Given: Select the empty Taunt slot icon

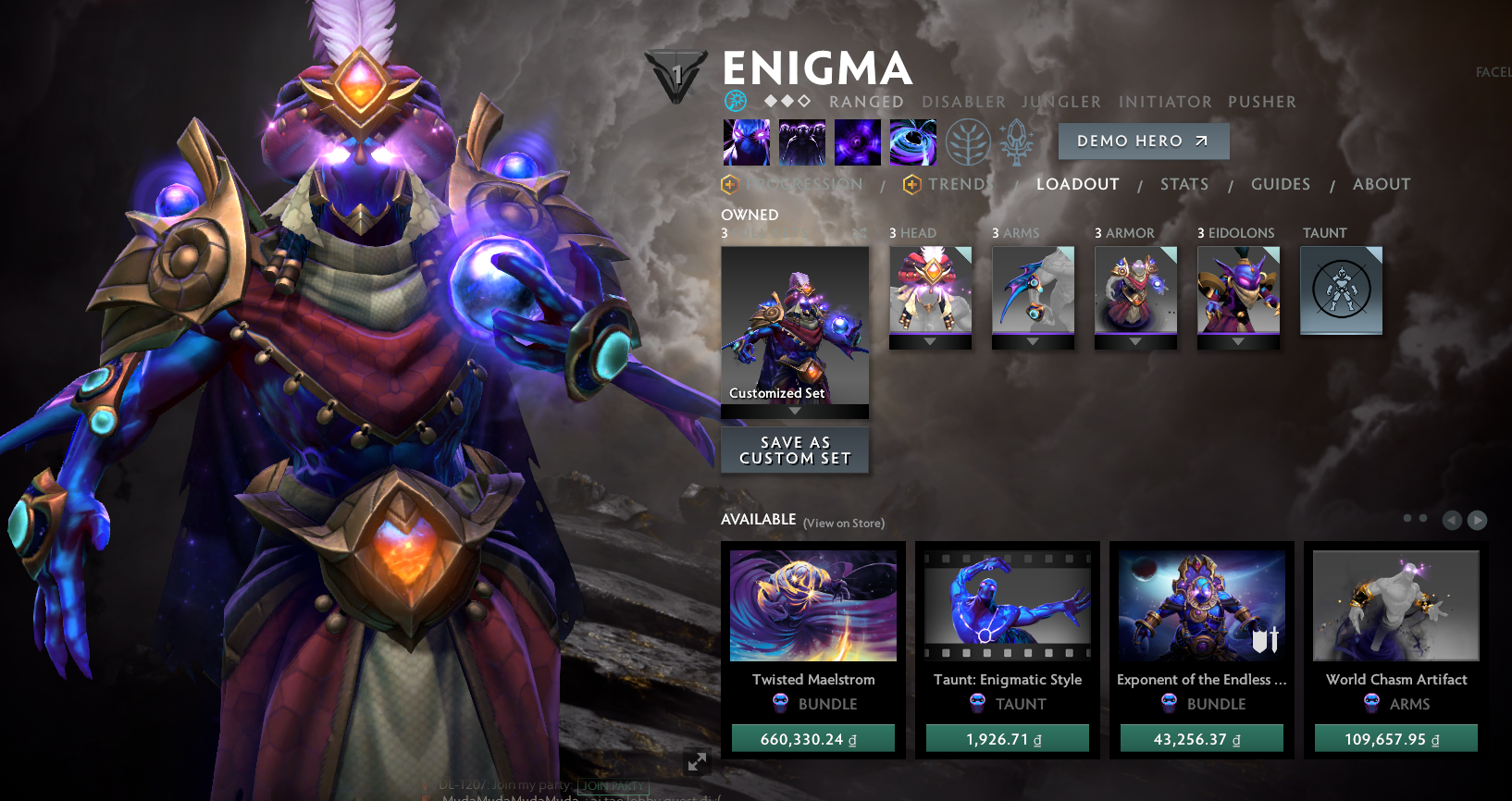Looking at the screenshot, I should (x=1341, y=290).
